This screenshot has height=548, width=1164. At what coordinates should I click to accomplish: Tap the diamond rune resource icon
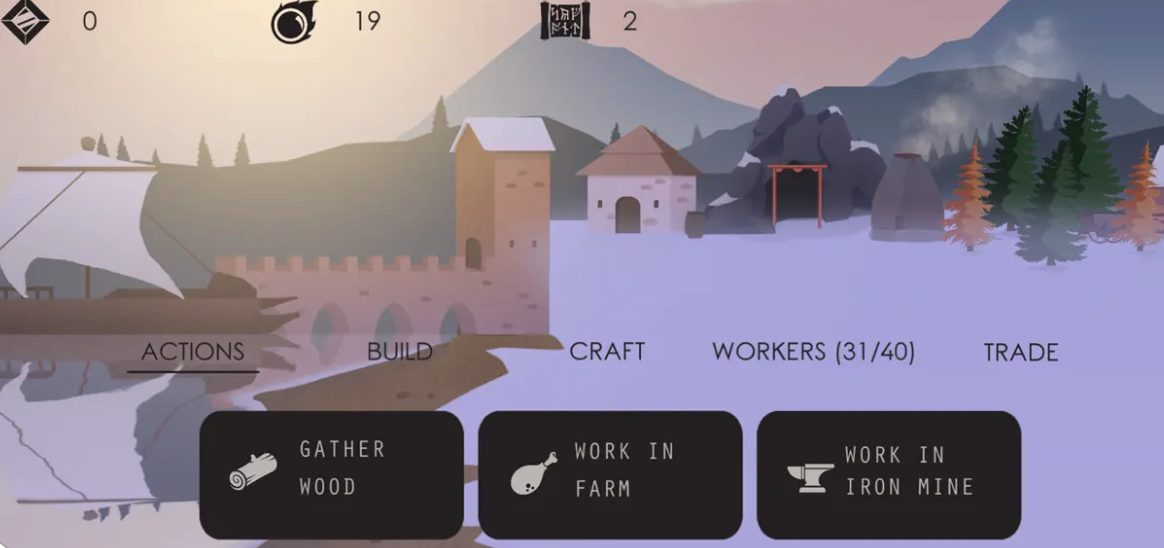tap(25, 21)
